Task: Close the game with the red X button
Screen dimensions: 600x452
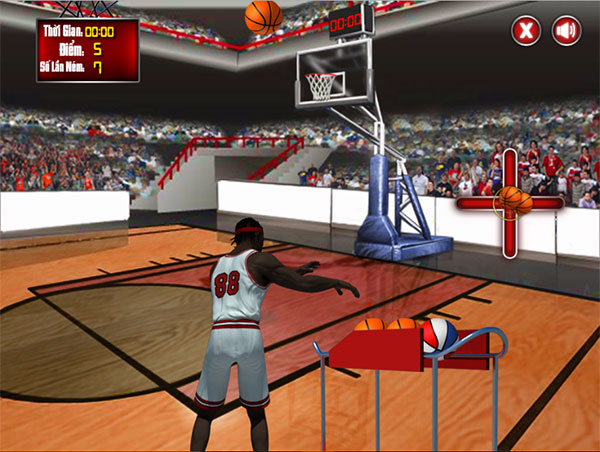Action: pyautogui.click(x=526, y=31)
